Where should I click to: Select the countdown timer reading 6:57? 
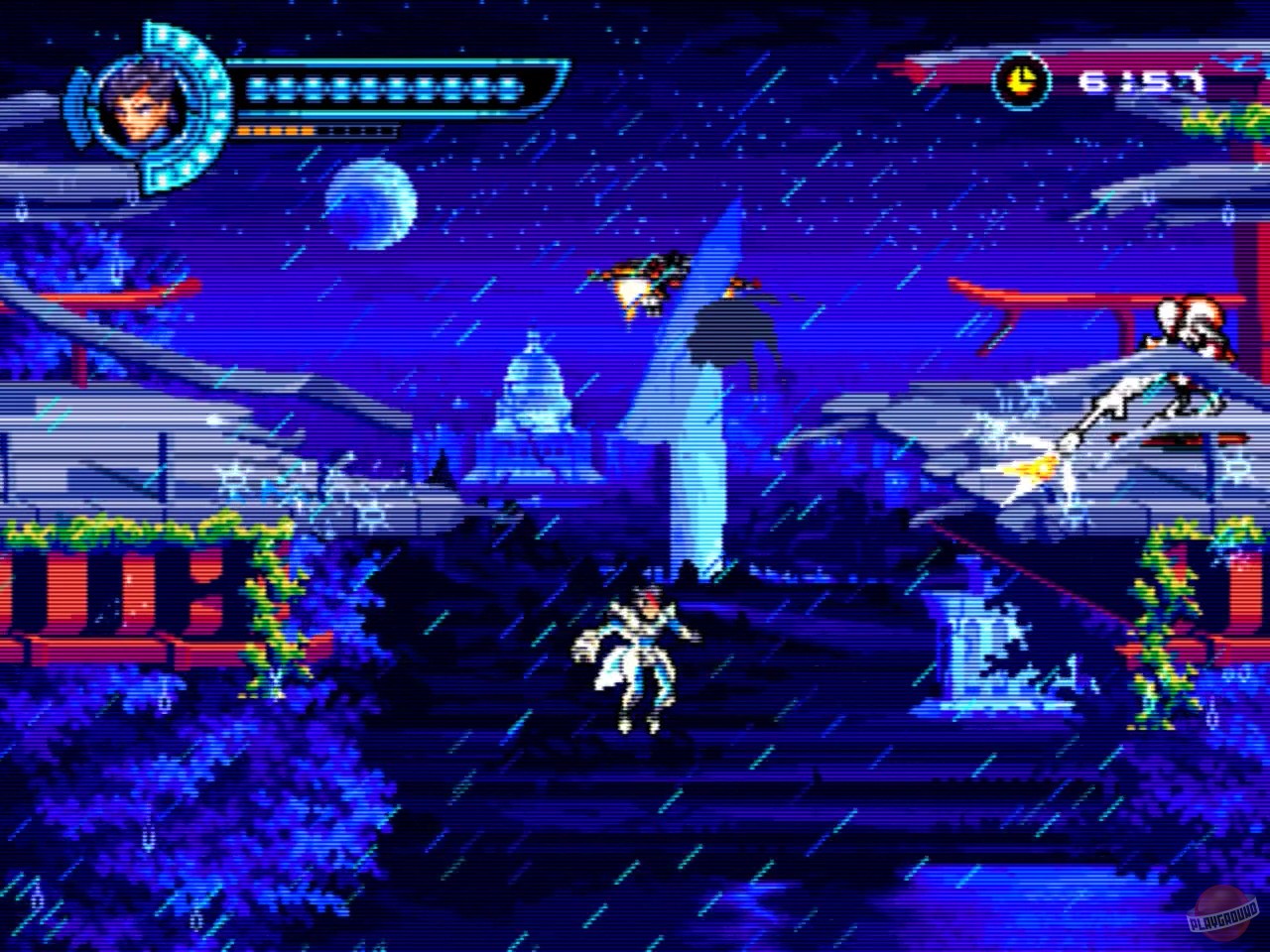(1141, 81)
